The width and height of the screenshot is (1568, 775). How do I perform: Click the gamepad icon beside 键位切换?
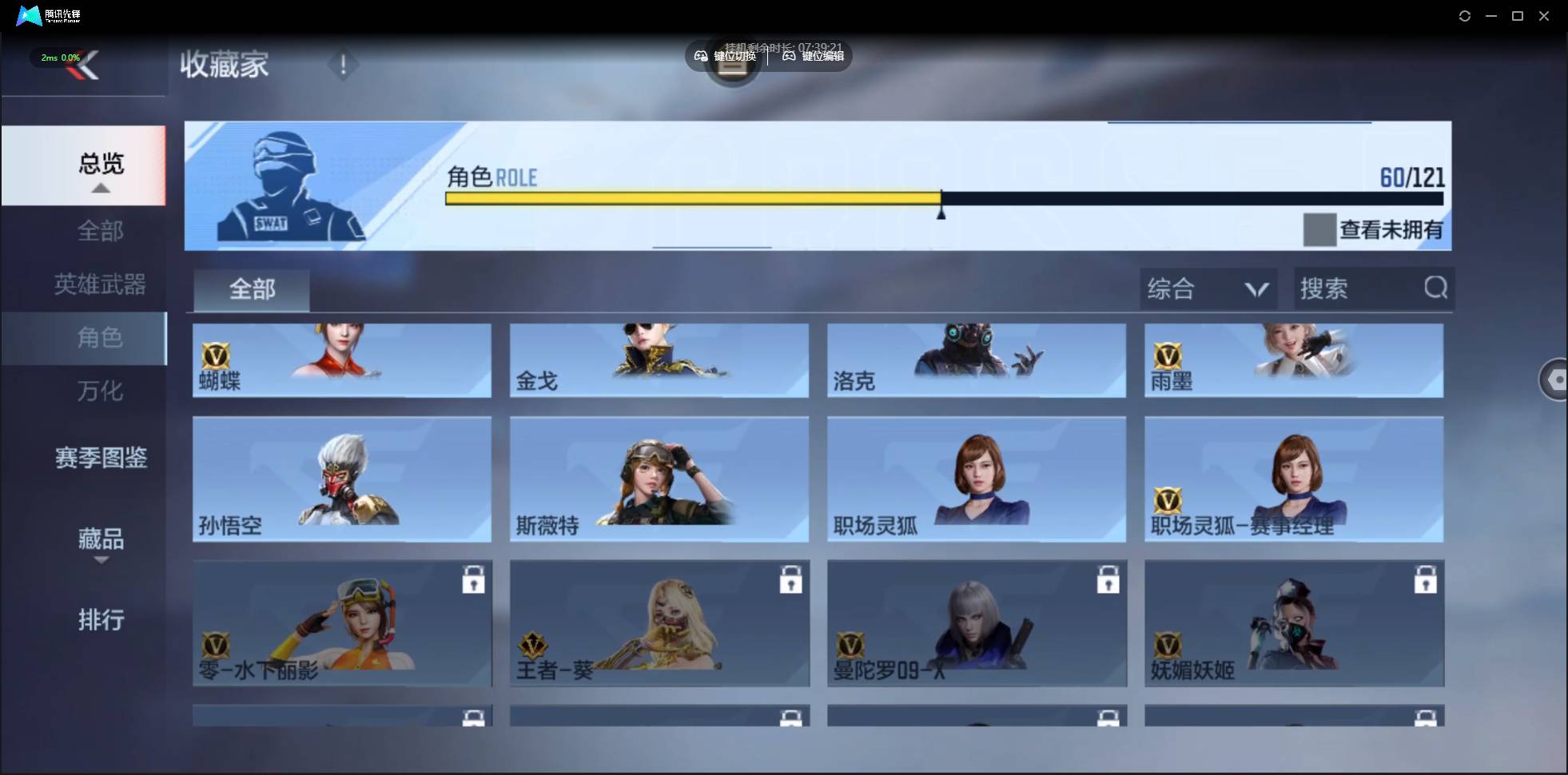701,56
